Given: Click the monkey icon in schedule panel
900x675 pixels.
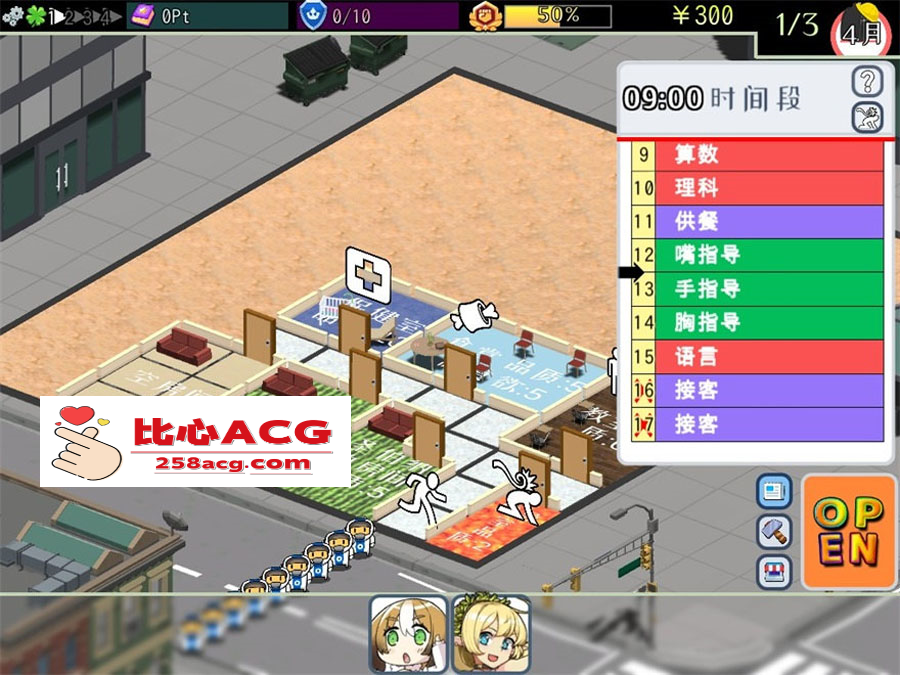Looking at the screenshot, I should point(867,118).
